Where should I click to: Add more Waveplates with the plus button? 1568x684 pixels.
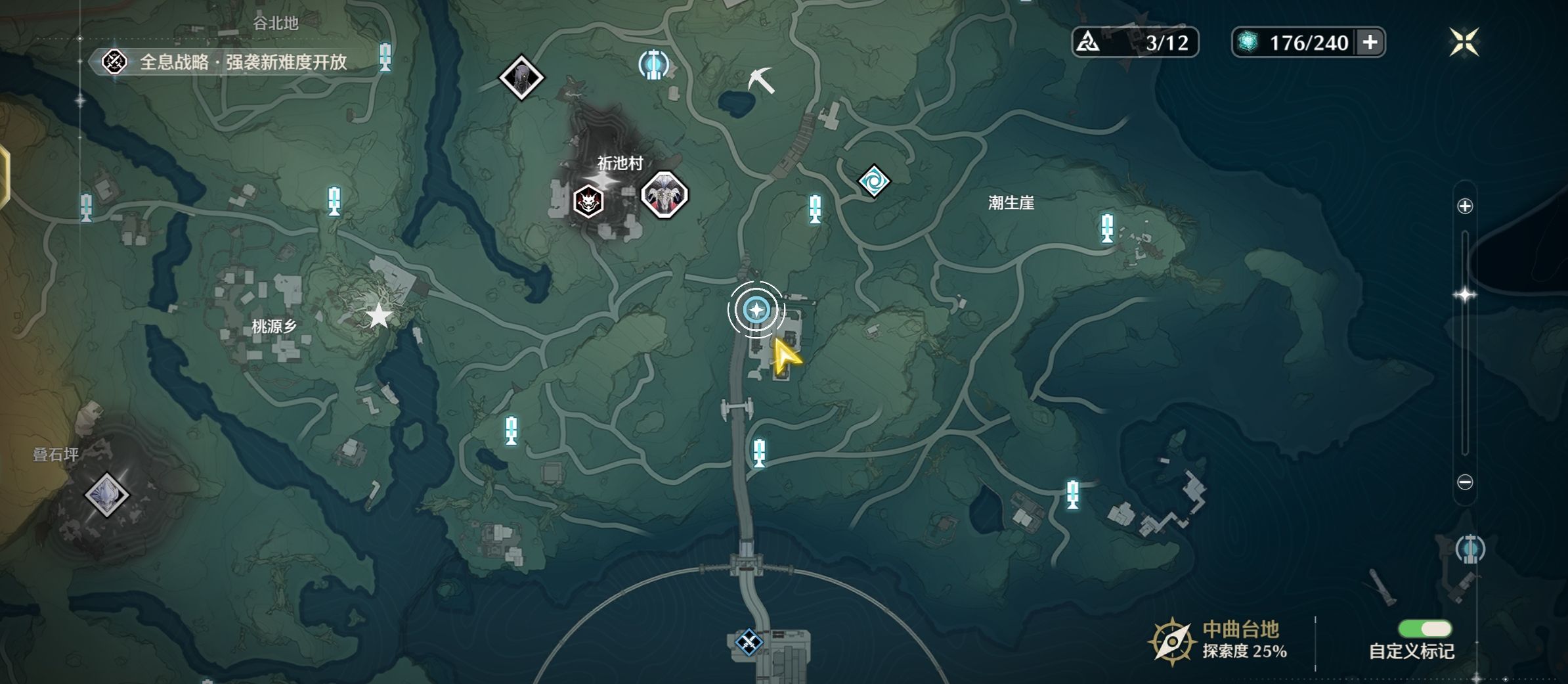point(1370,43)
